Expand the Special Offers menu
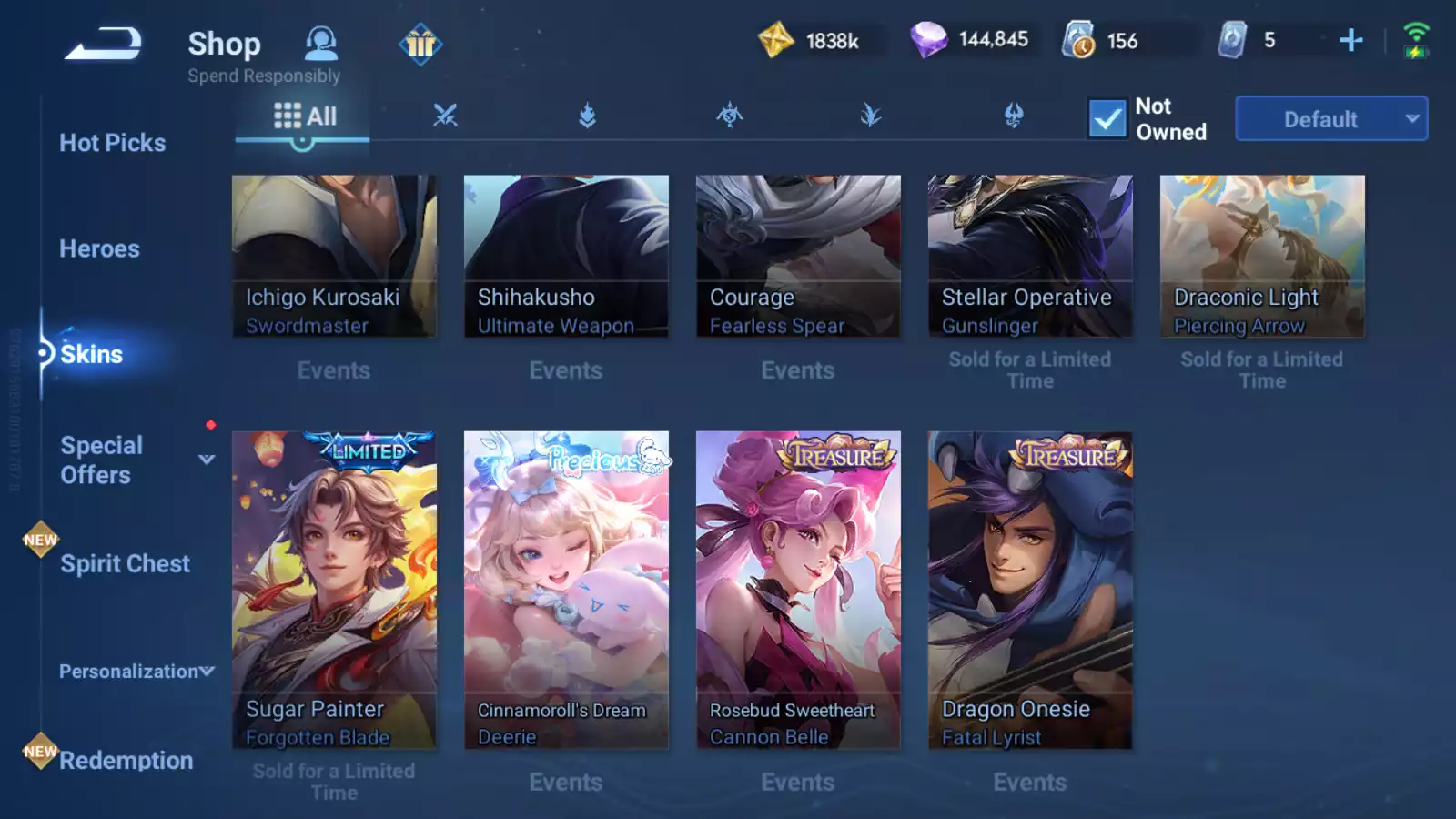1456x819 pixels. point(207,460)
